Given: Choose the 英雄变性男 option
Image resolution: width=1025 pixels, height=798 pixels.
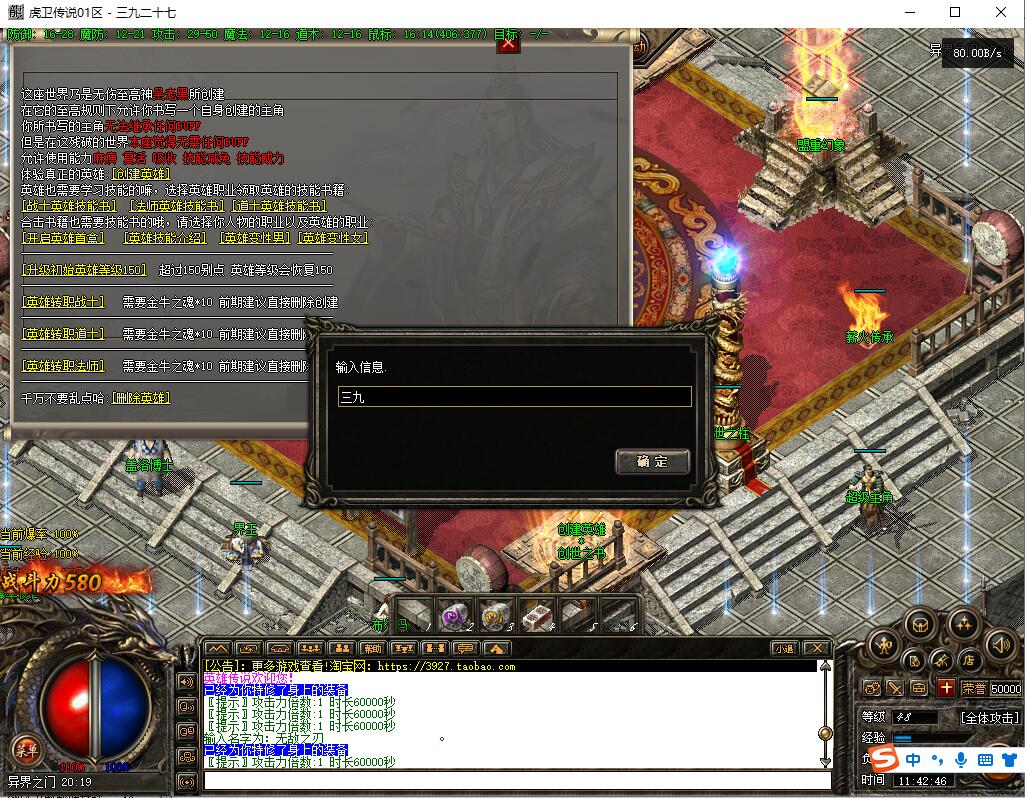Looking at the screenshot, I should point(255,238).
